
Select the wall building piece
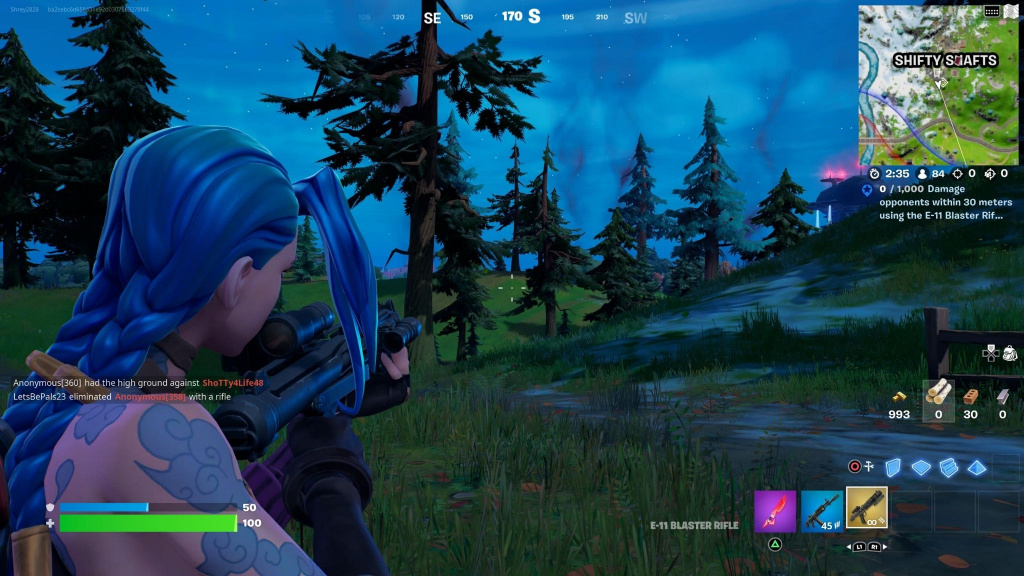894,467
